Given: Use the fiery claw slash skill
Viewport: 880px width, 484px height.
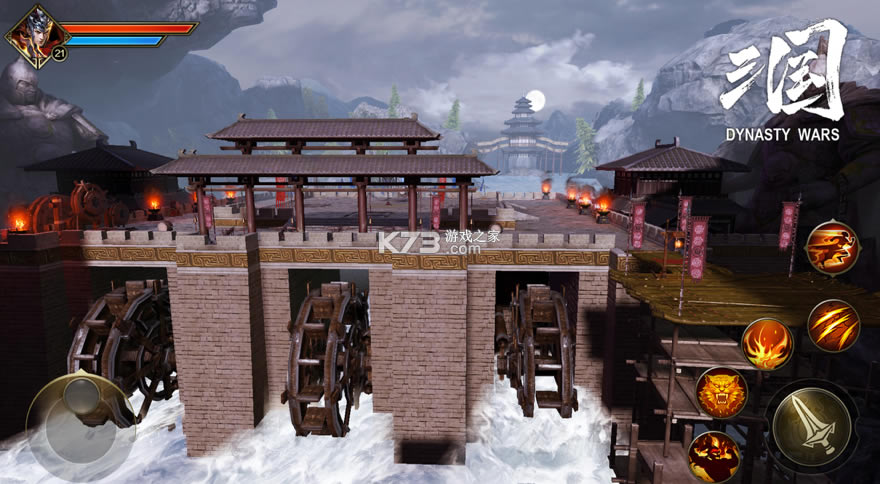Looking at the screenshot, I should (x=833, y=326).
